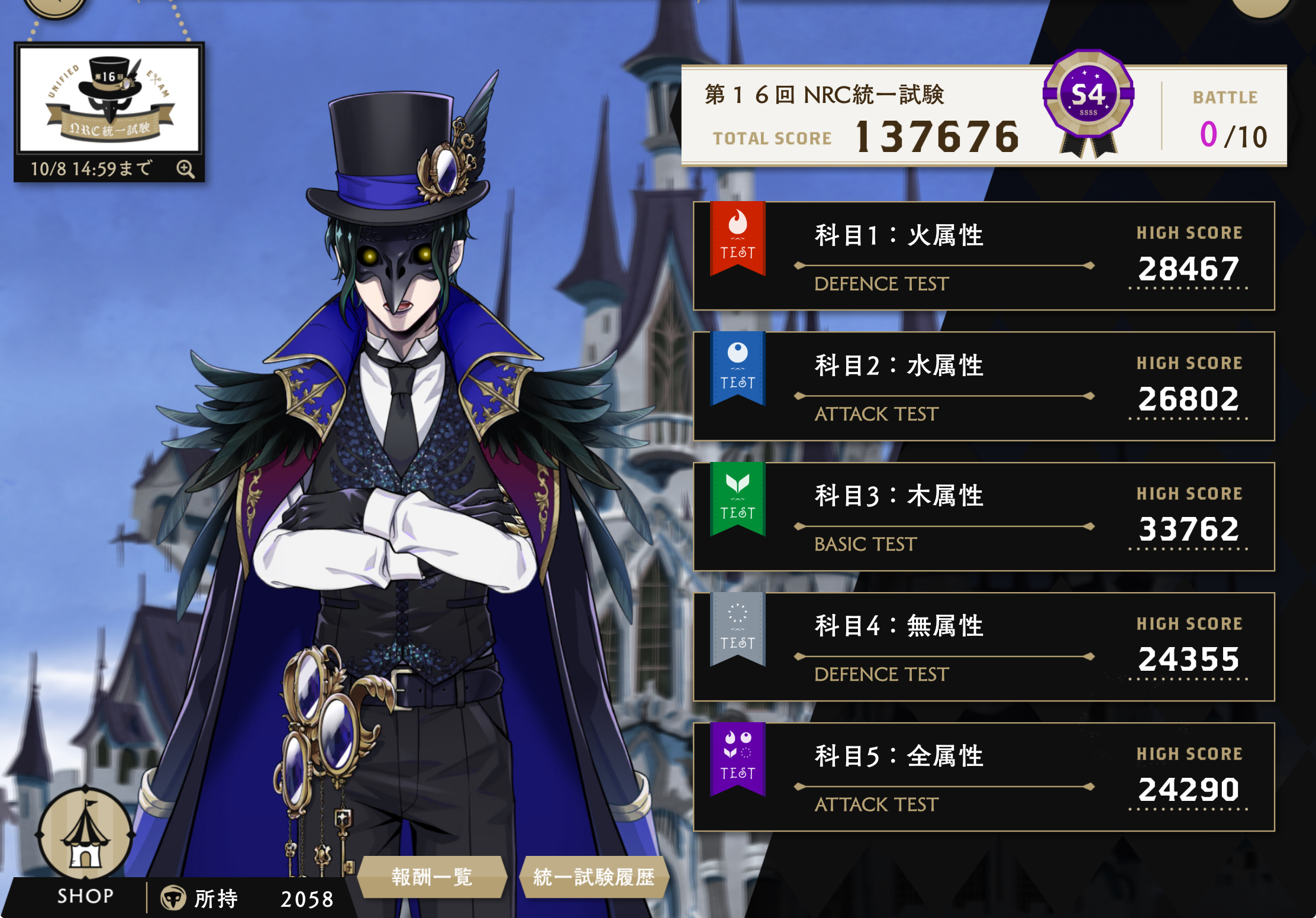Enter subject 4 non-element Defence Test

pos(983,647)
